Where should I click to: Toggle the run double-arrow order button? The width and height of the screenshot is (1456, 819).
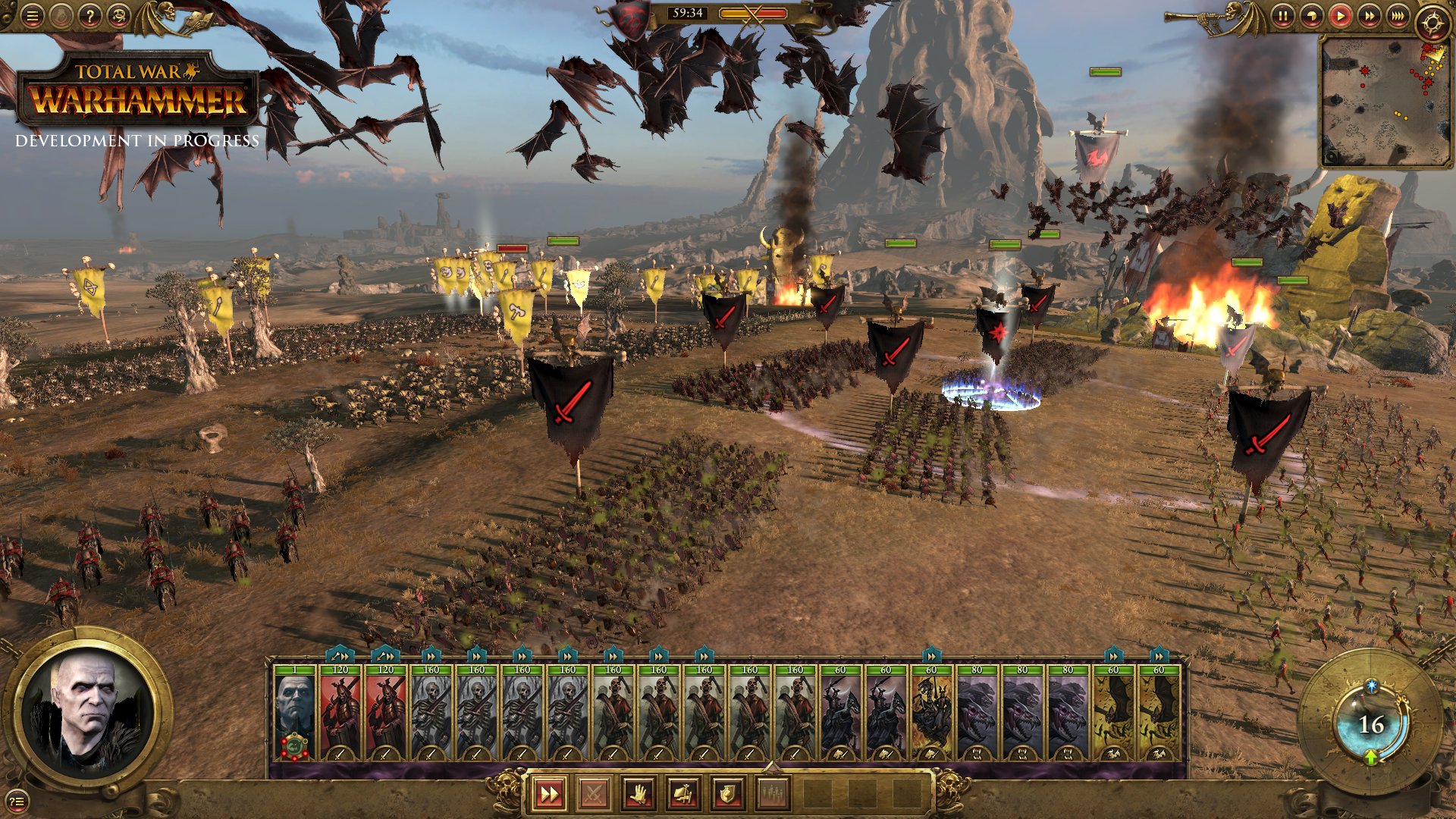pyautogui.click(x=548, y=794)
